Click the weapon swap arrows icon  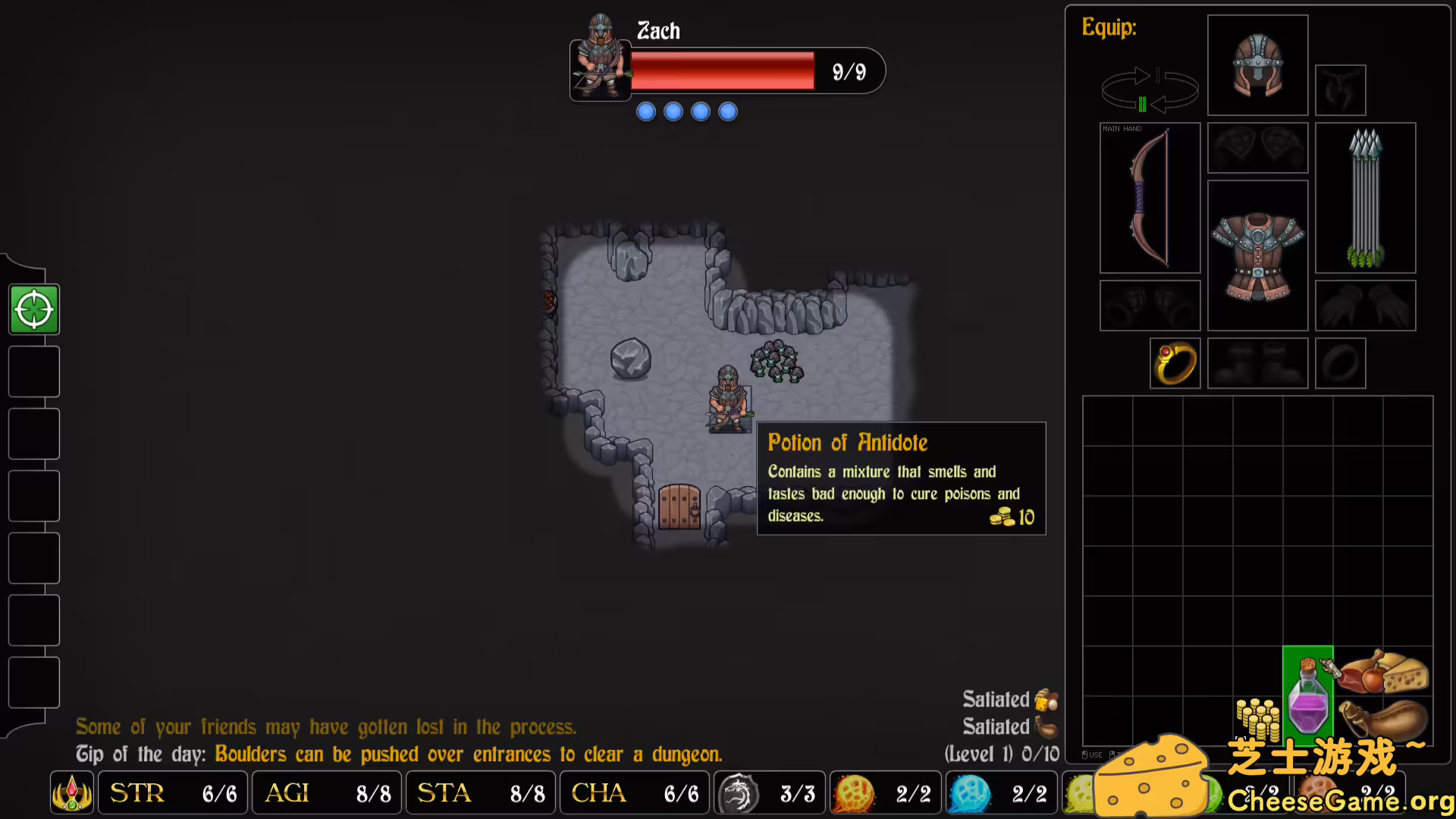click(x=1149, y=89)
